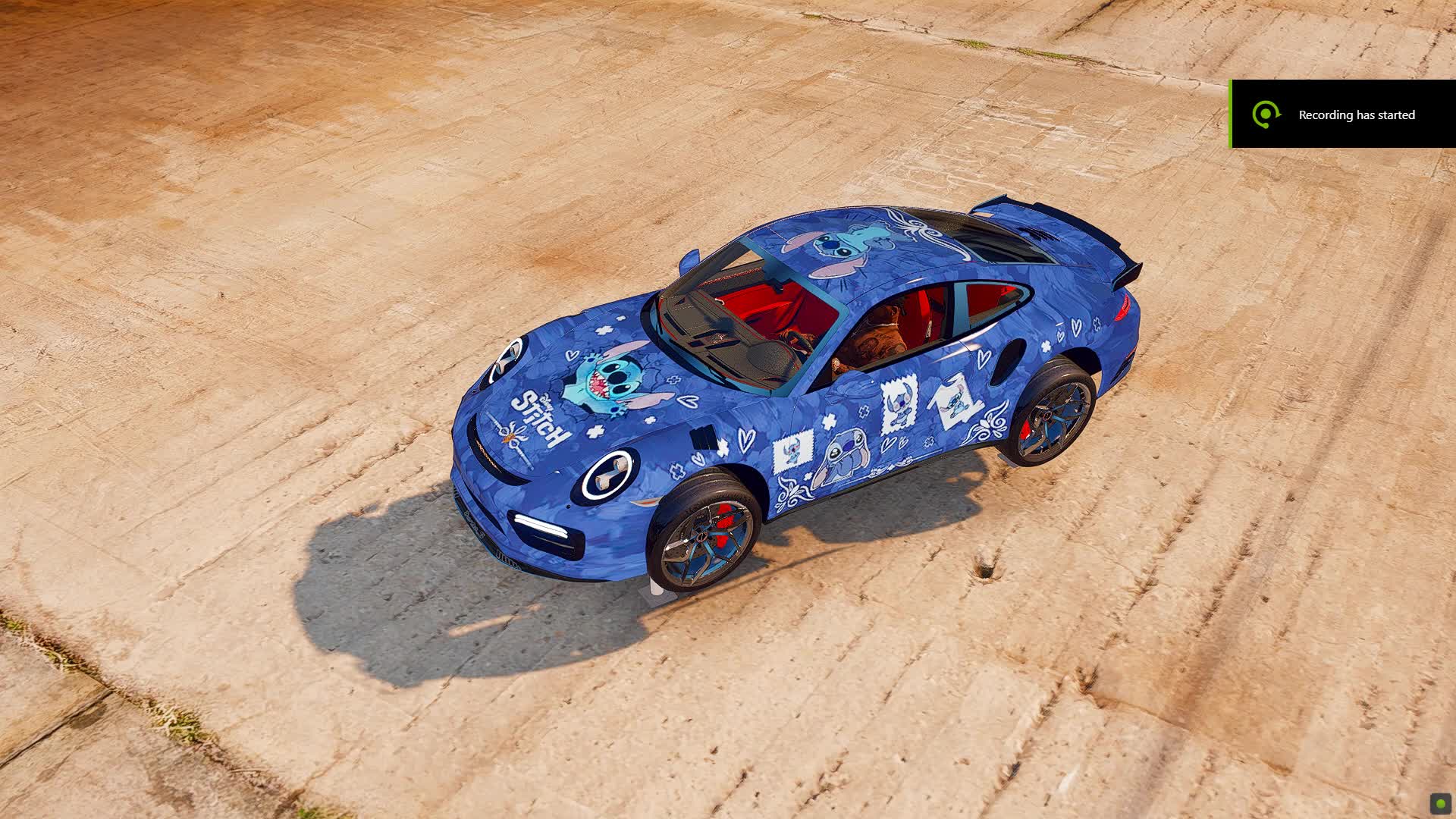Click the green recording status indicator

pos(1440,804)
